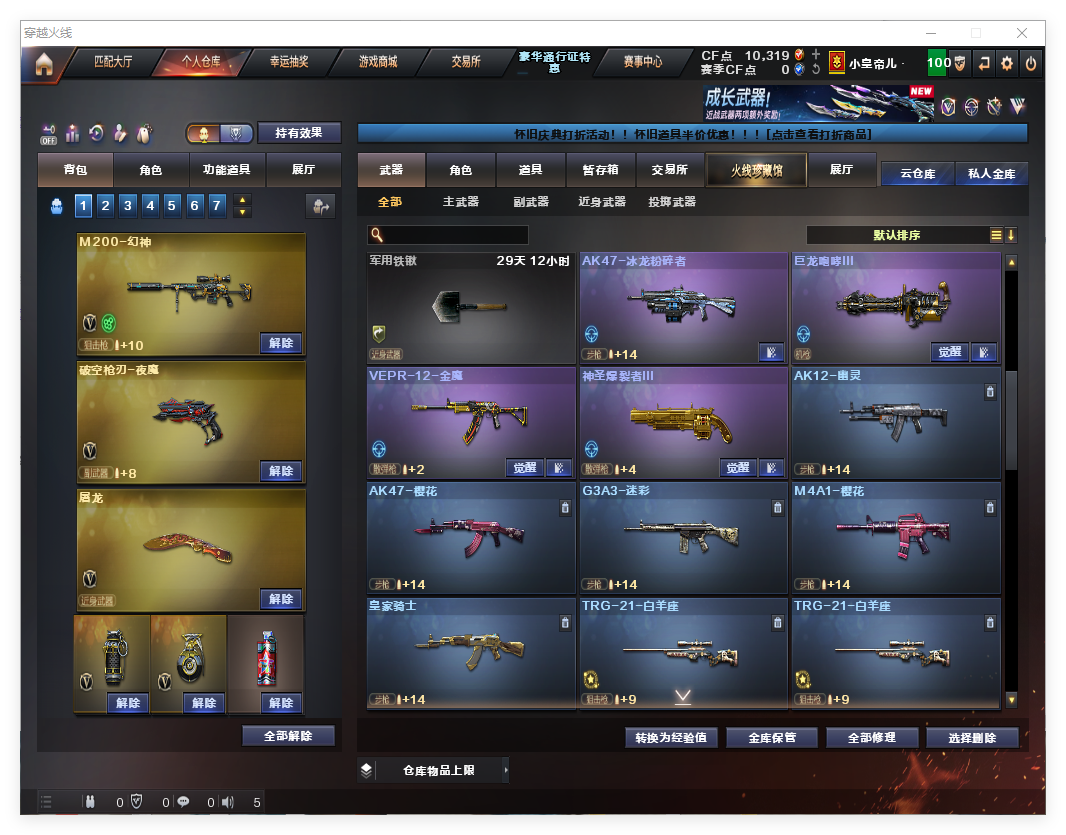Unequip the M200-幻神 sniper rifle
The height and width of the screenshot is (835, 1066).
(281, 343)
